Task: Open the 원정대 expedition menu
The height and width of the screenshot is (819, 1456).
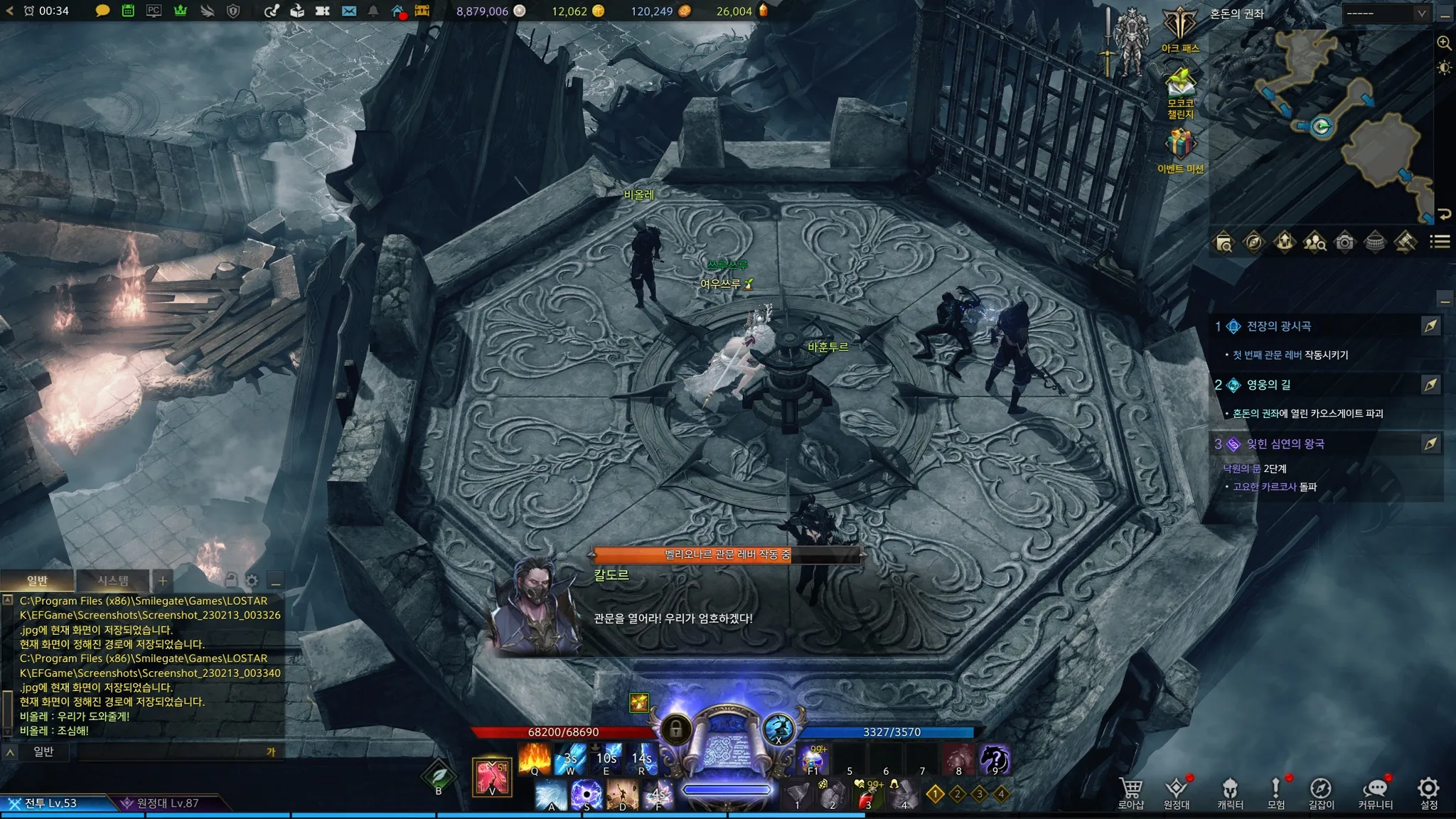Action: tap(1177, 793)
